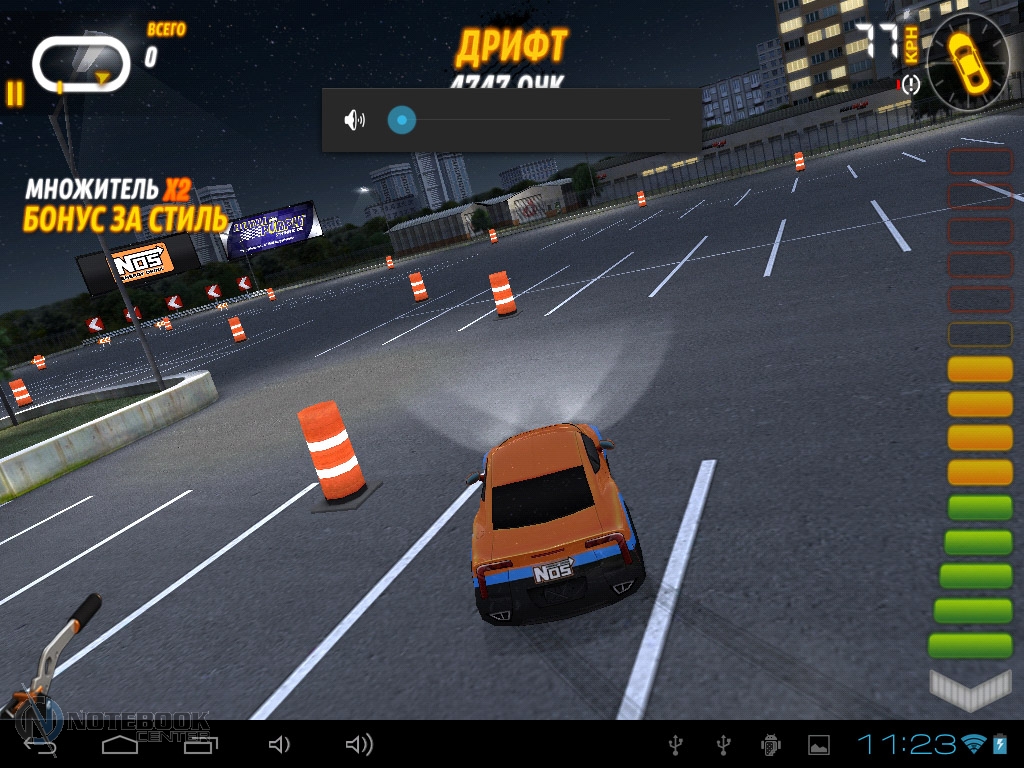Raise volume with the navigation bar speaker

358,744
